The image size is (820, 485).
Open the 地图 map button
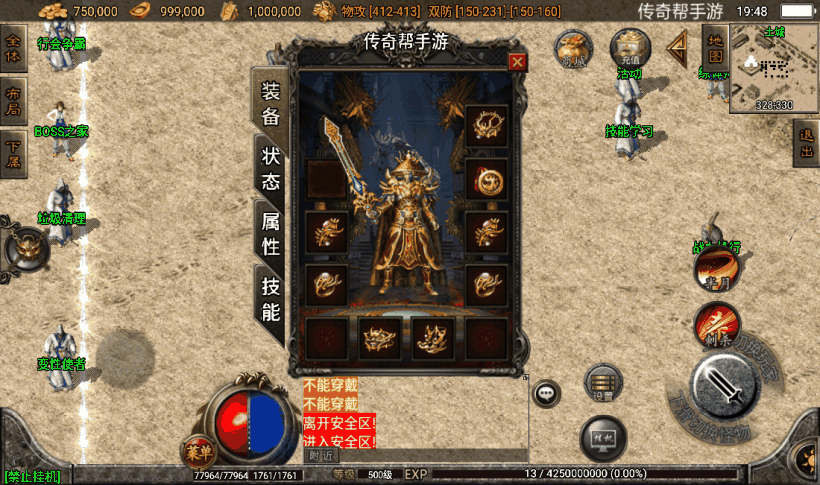pyautogui.click(x=714, y=49)
